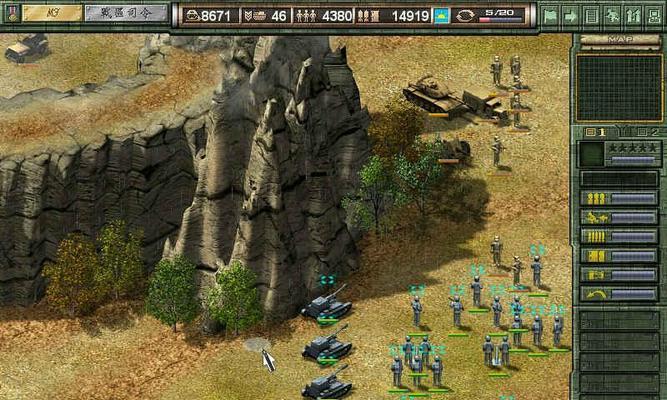Click the arrow icon in top toolbar

coord(571,15)
